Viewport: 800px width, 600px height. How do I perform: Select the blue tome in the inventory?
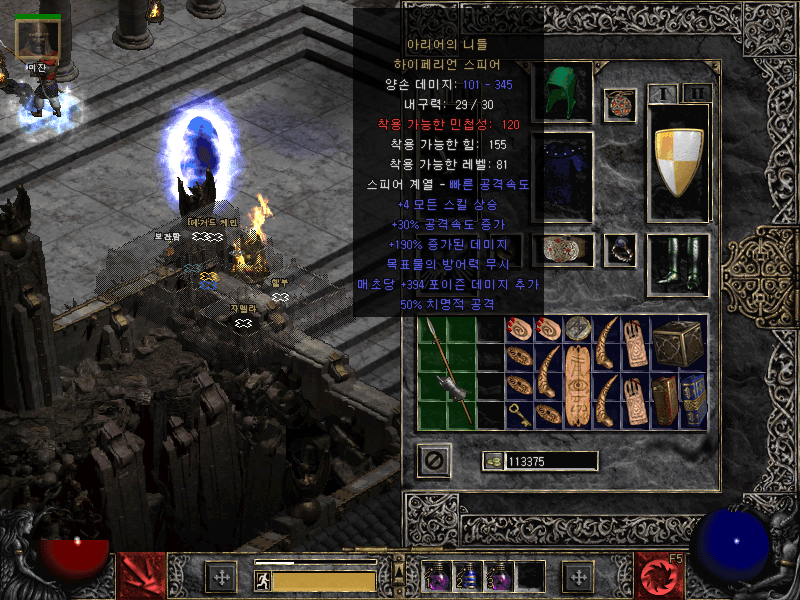tap(693, 400)
